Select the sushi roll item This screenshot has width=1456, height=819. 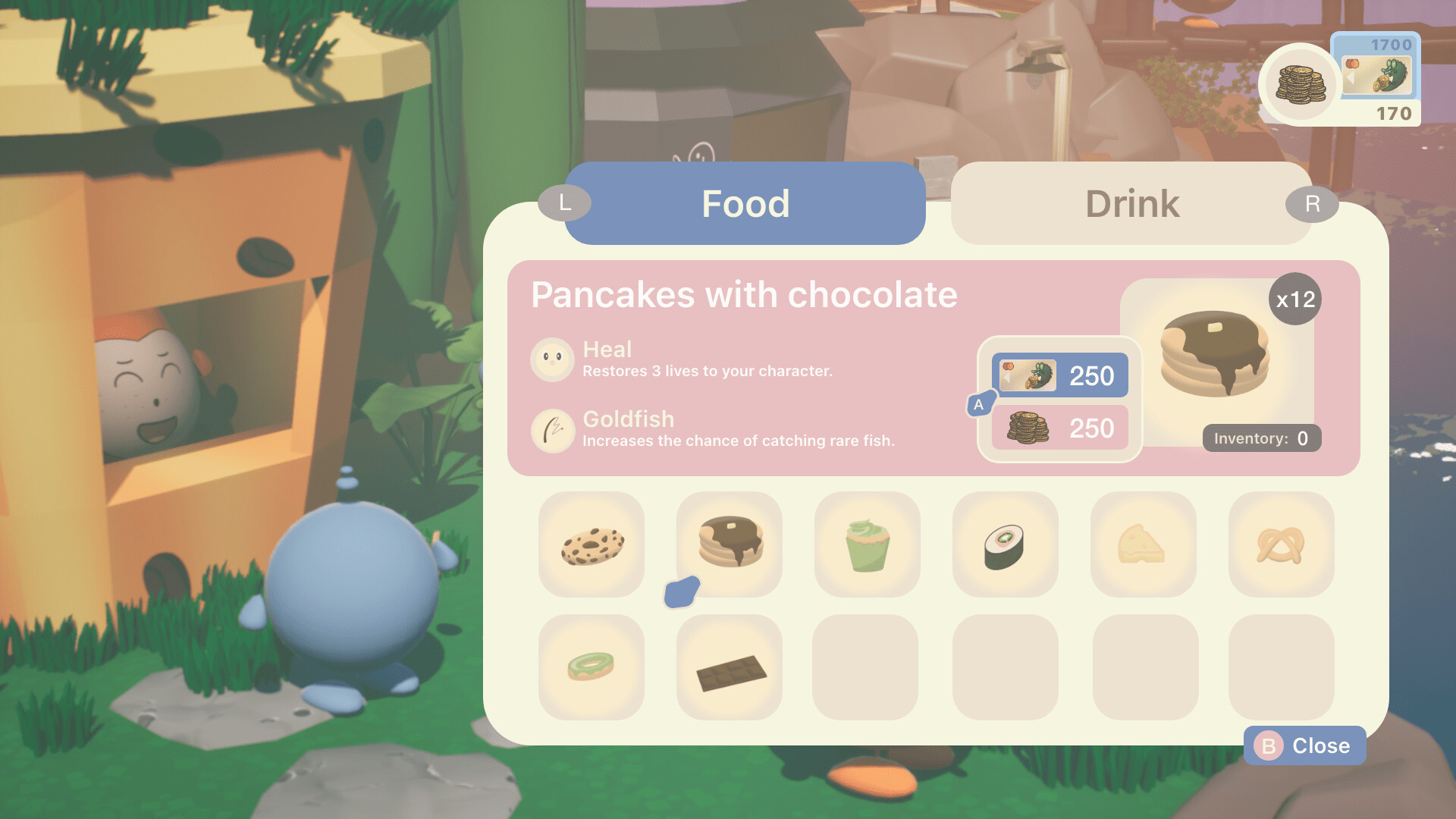[x=1006, y=544]
